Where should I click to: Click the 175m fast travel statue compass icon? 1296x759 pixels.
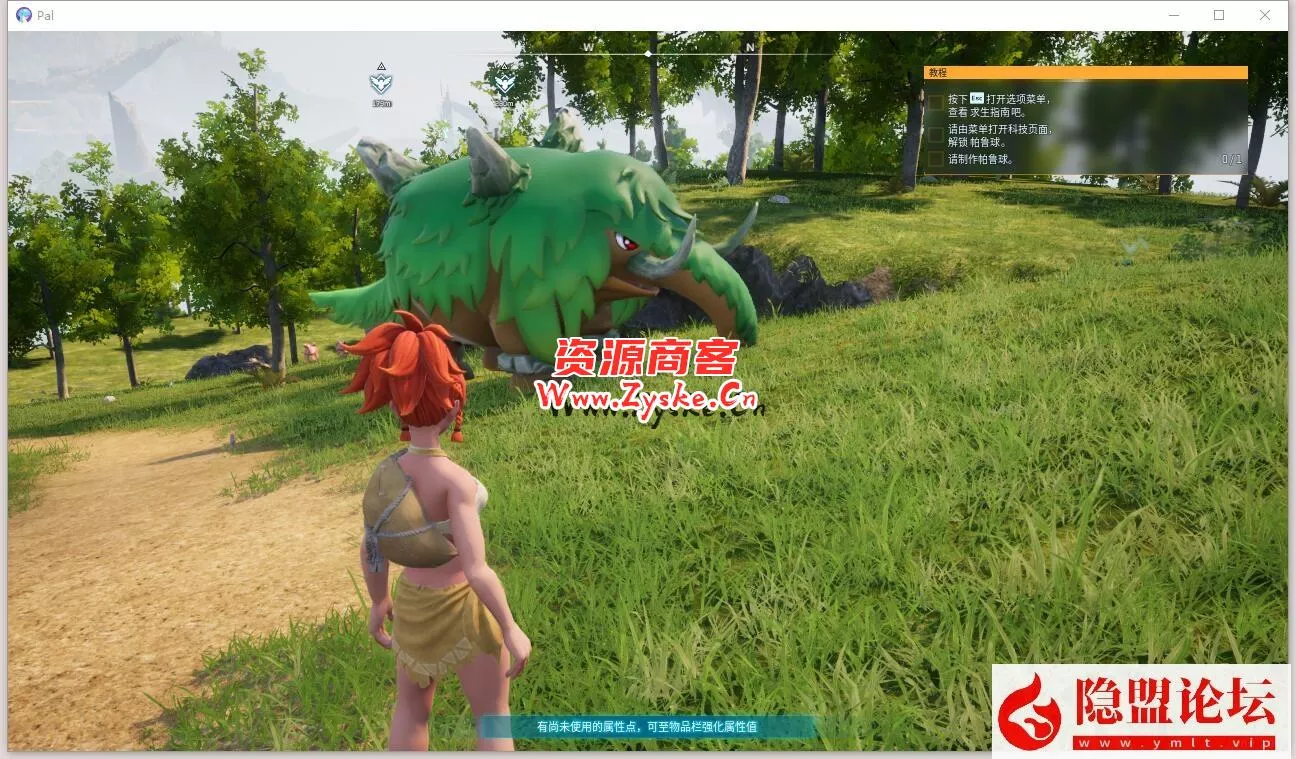click(380, 83)
